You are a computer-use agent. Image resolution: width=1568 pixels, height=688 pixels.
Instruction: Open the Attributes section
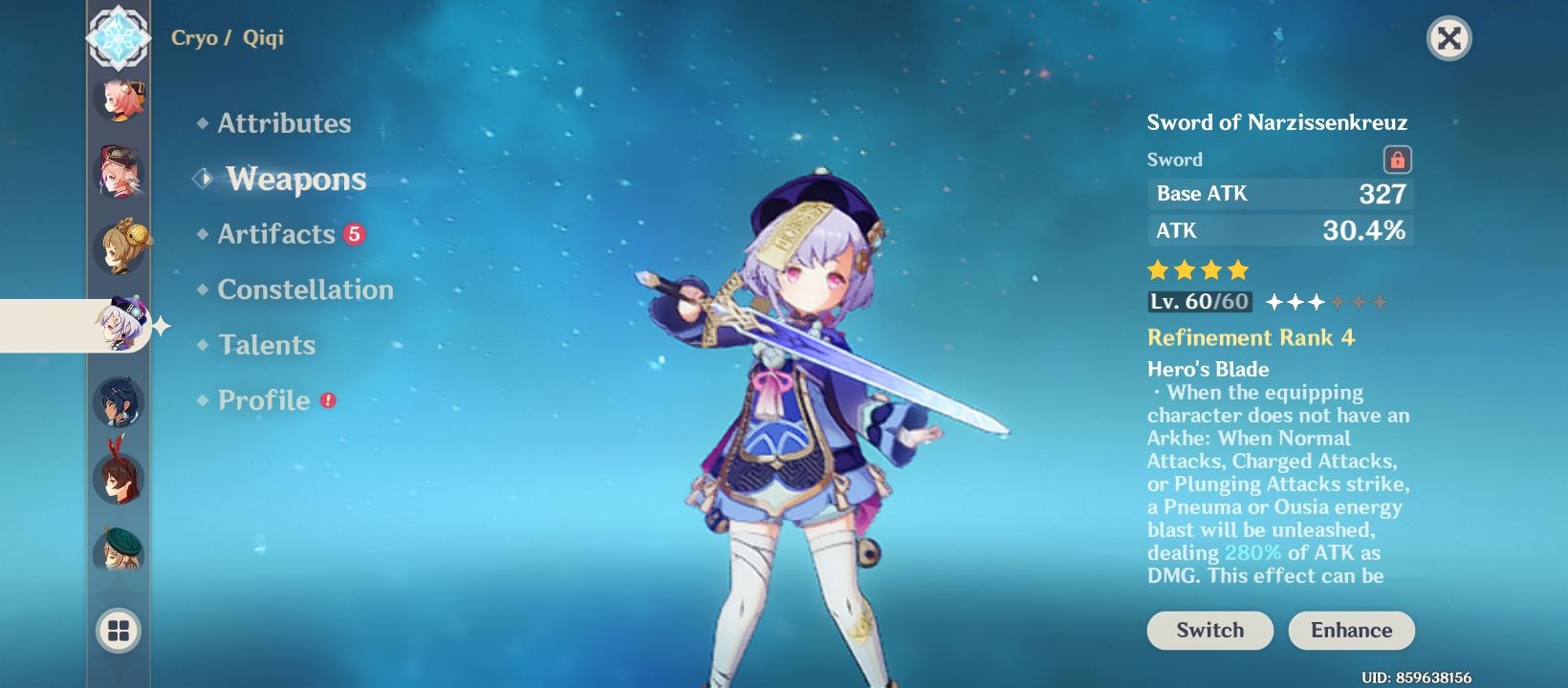click(x=282, y=122)
